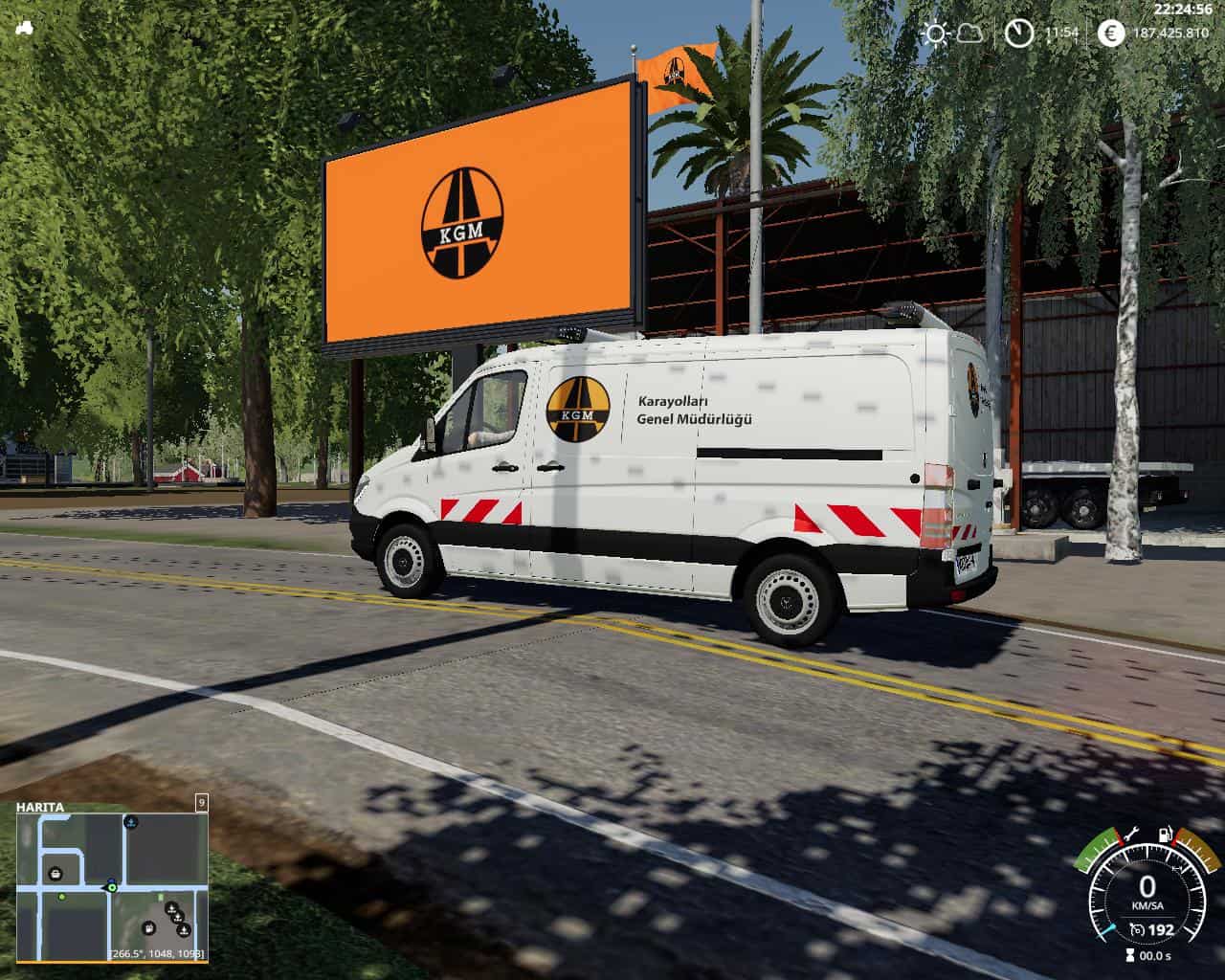Select the sunny weather icon

935,33
